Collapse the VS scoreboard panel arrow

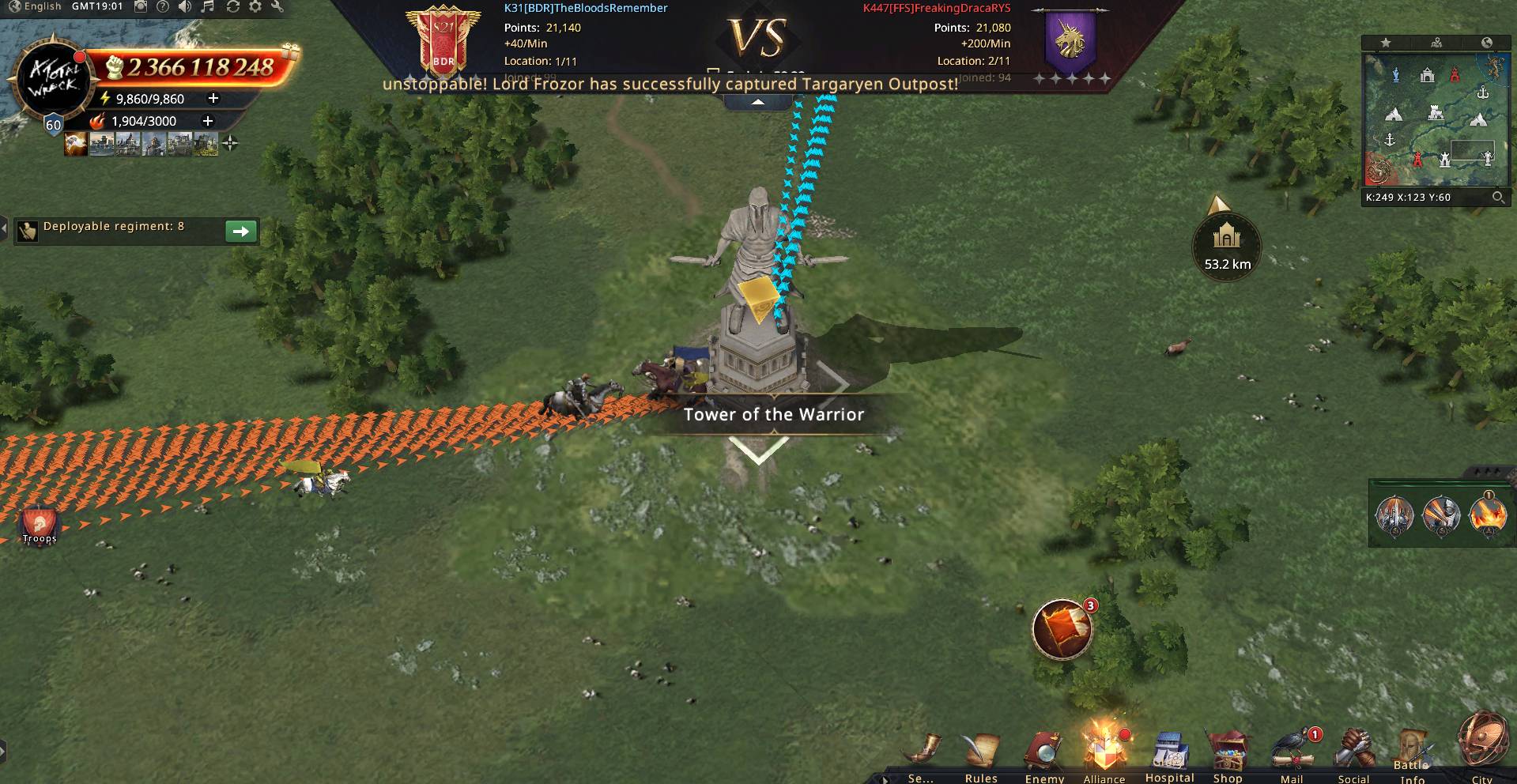click(757, 102)
